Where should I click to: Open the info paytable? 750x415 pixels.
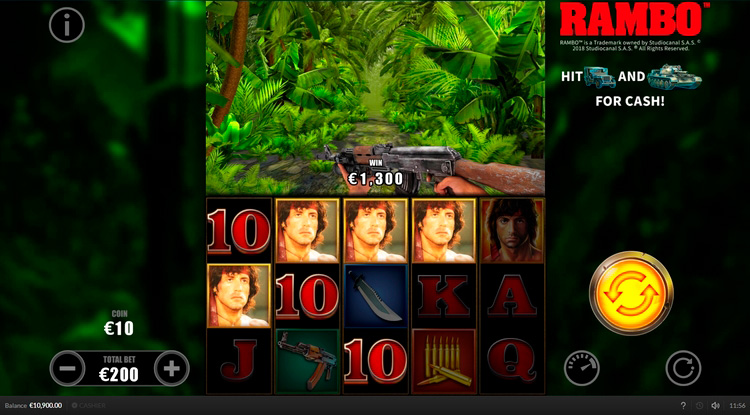click(67, 25)
